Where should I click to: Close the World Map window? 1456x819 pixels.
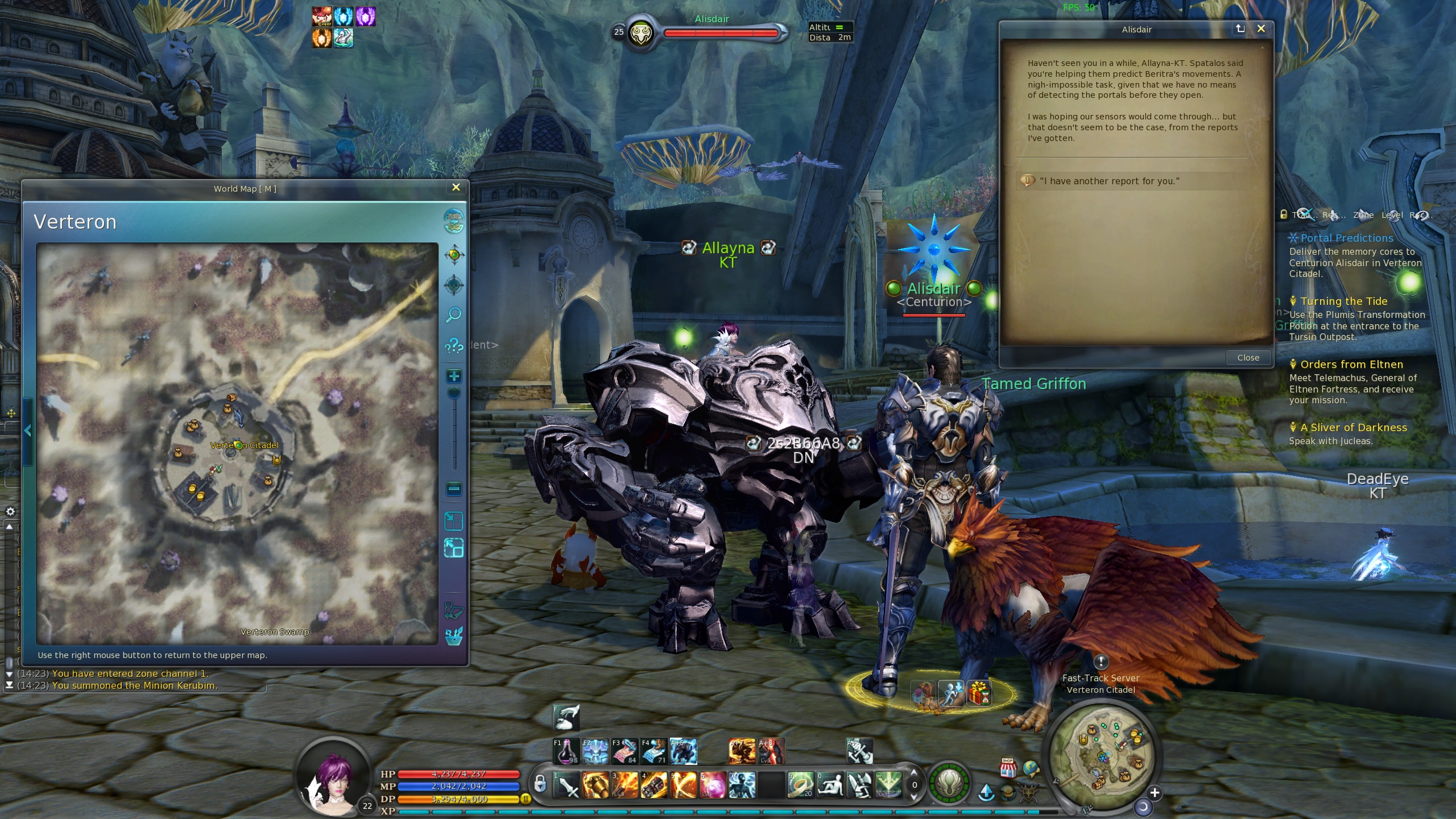coord(456,188)
